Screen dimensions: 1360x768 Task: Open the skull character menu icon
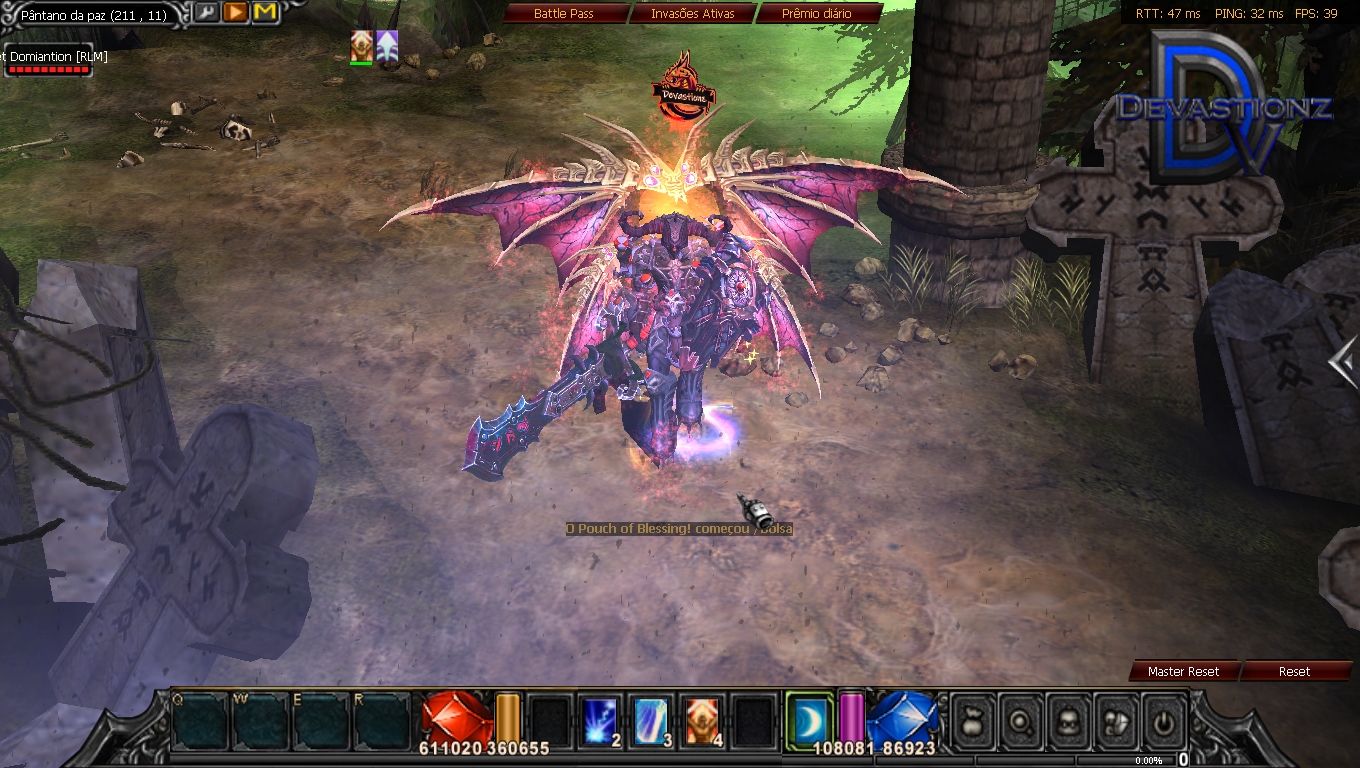[1068, 720]
